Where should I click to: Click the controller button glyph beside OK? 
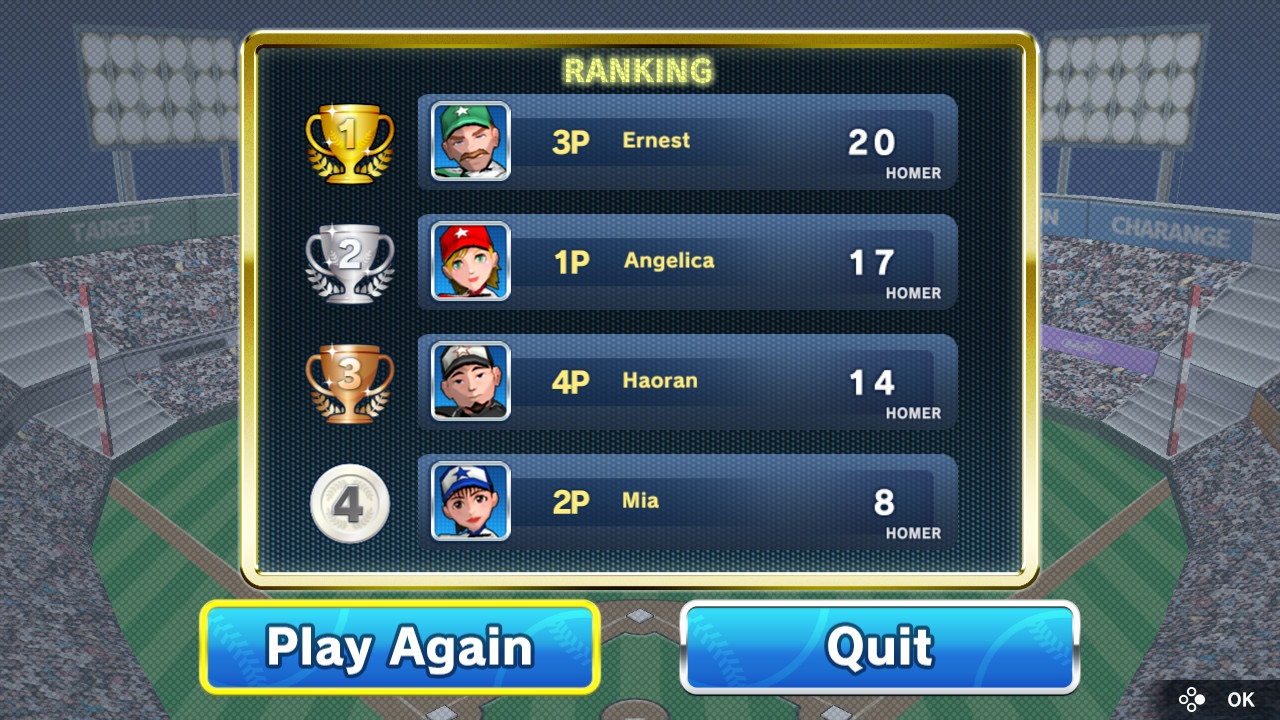click(x=1192, y=699)
